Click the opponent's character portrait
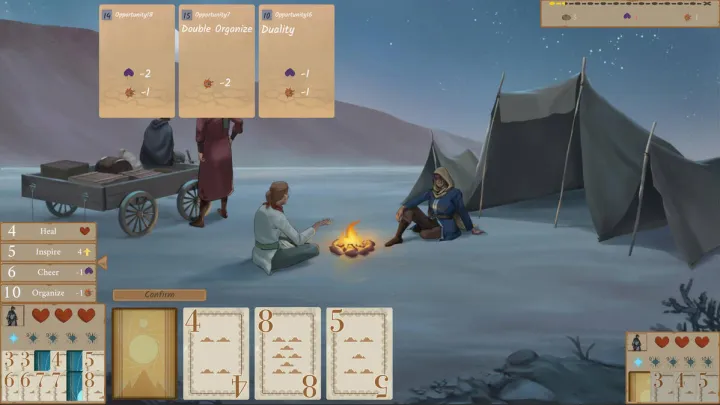 (x=636, y=342)
